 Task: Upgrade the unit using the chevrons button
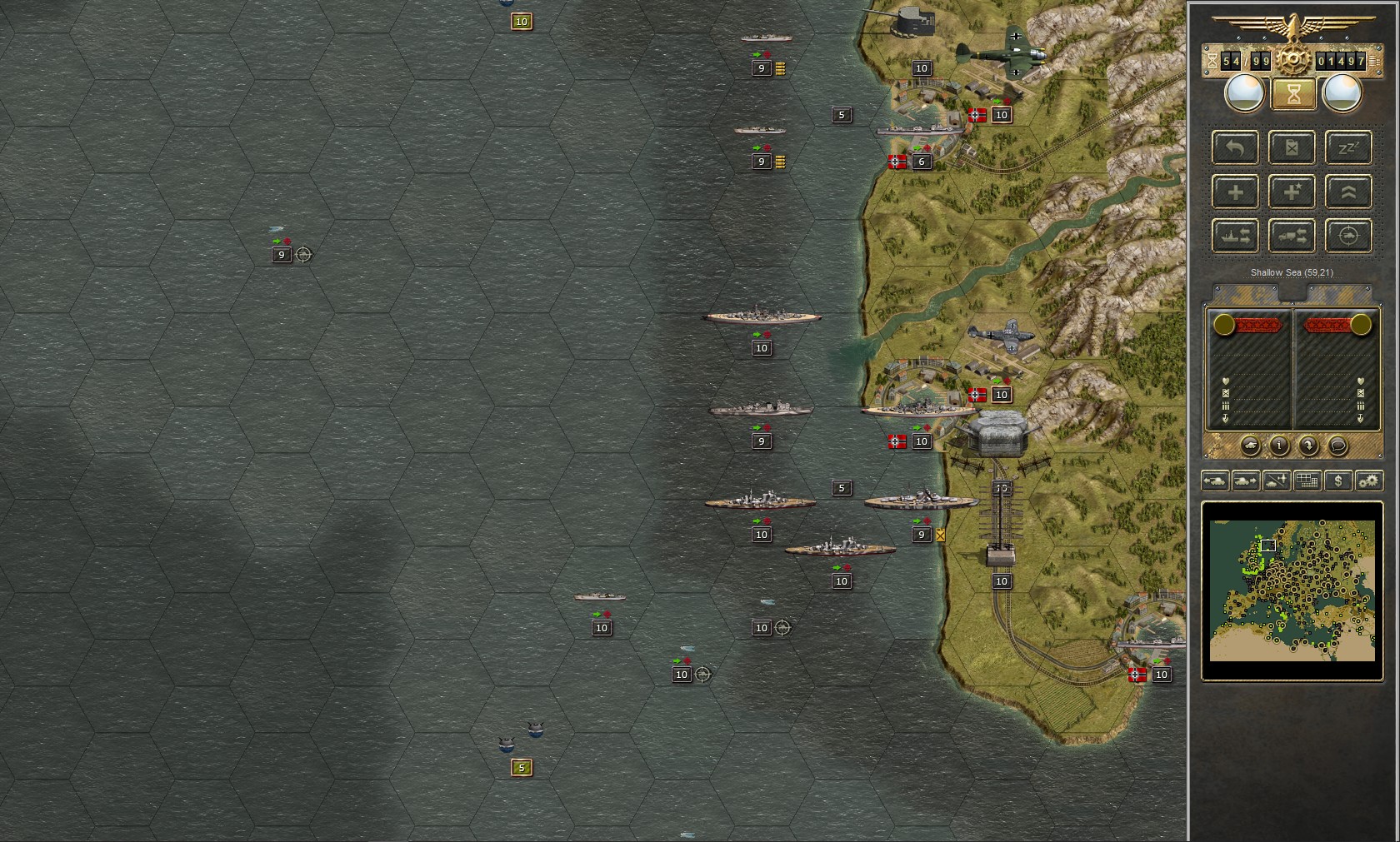1349,192
